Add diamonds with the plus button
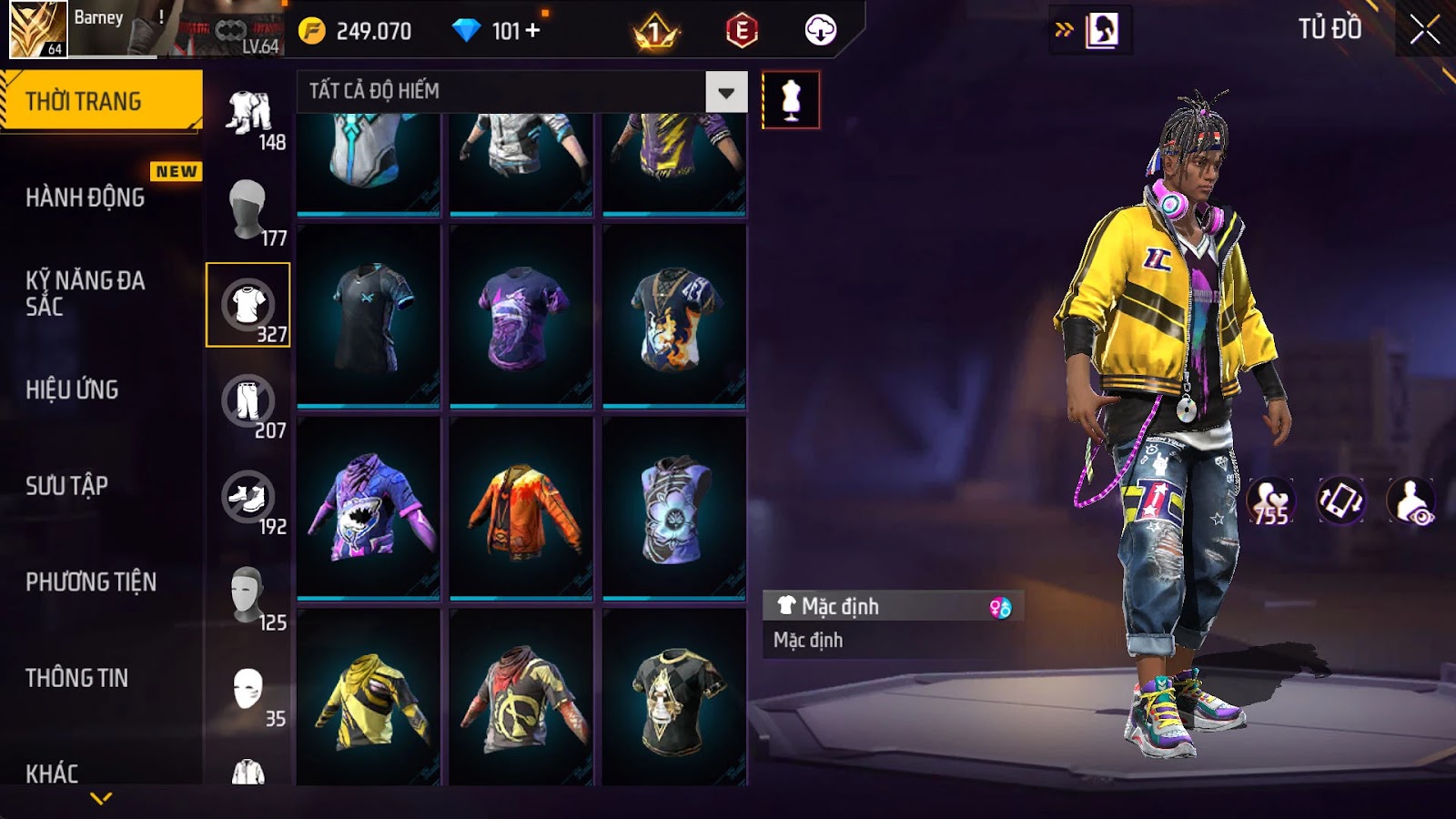Viewport: 1456px width, 819px height. point(533,31)
